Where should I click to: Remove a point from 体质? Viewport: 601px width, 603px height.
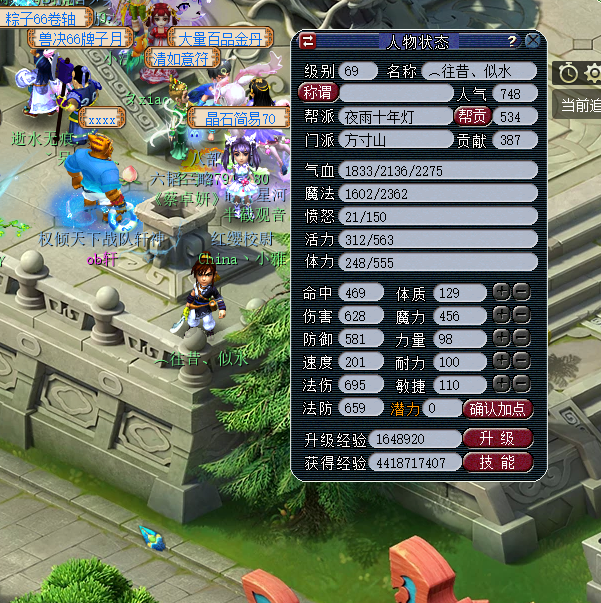[520, 292]
